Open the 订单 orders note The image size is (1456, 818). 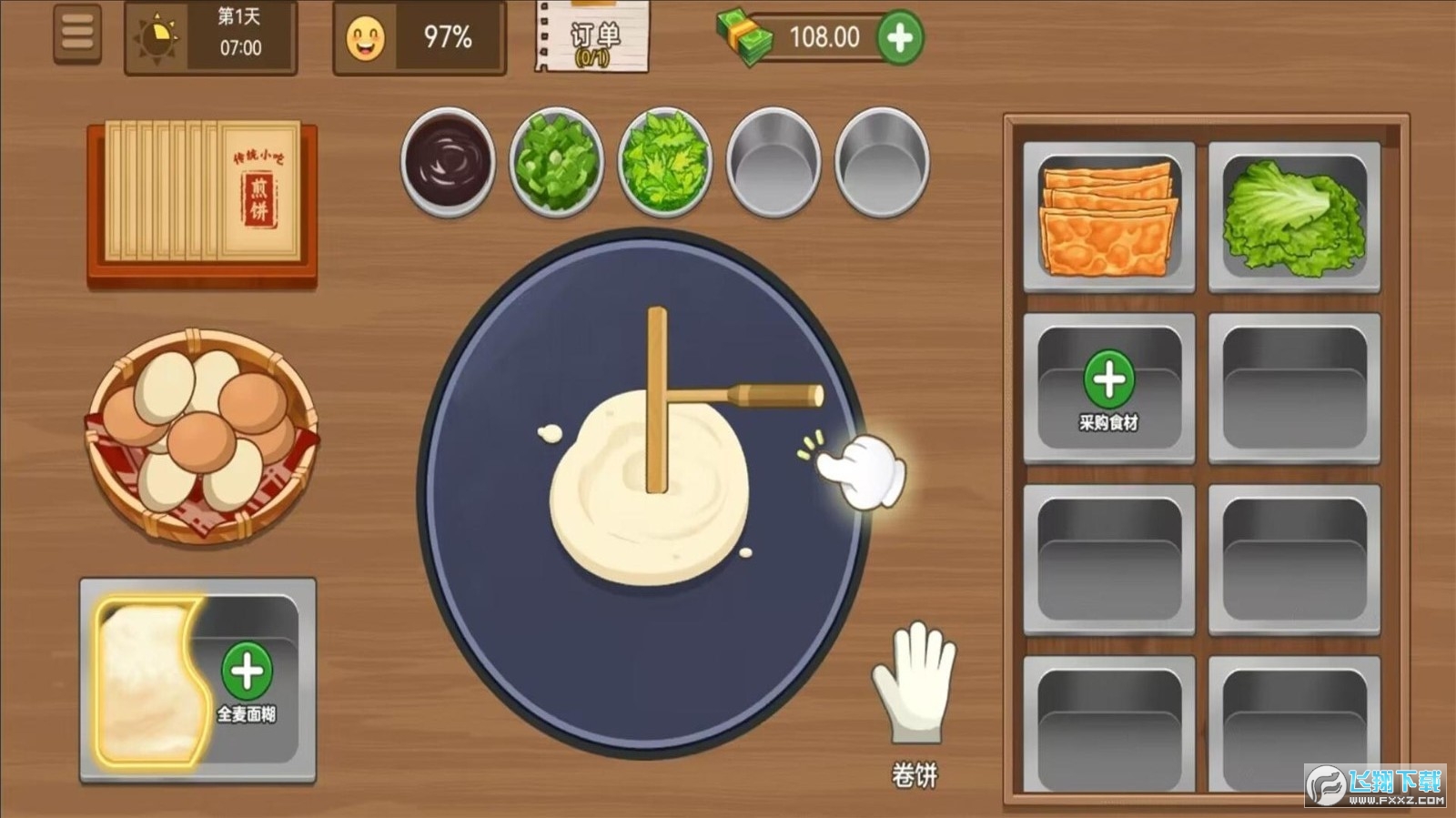(x=593, y=37)
